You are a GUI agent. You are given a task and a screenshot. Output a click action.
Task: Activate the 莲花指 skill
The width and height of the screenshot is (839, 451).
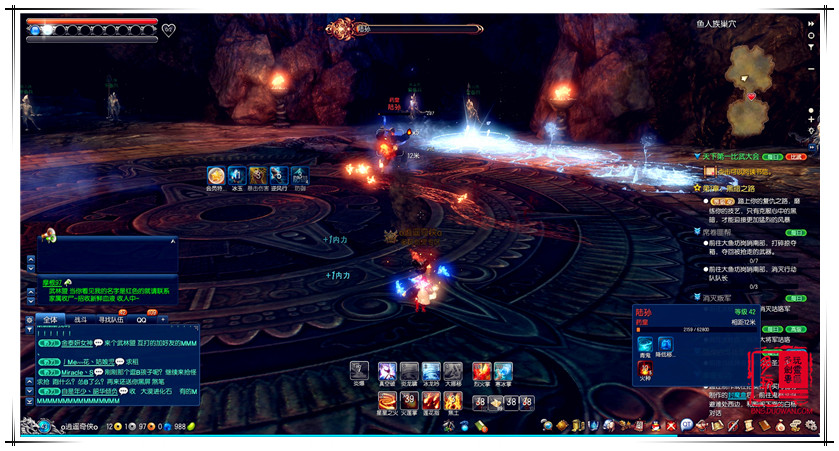431,401
